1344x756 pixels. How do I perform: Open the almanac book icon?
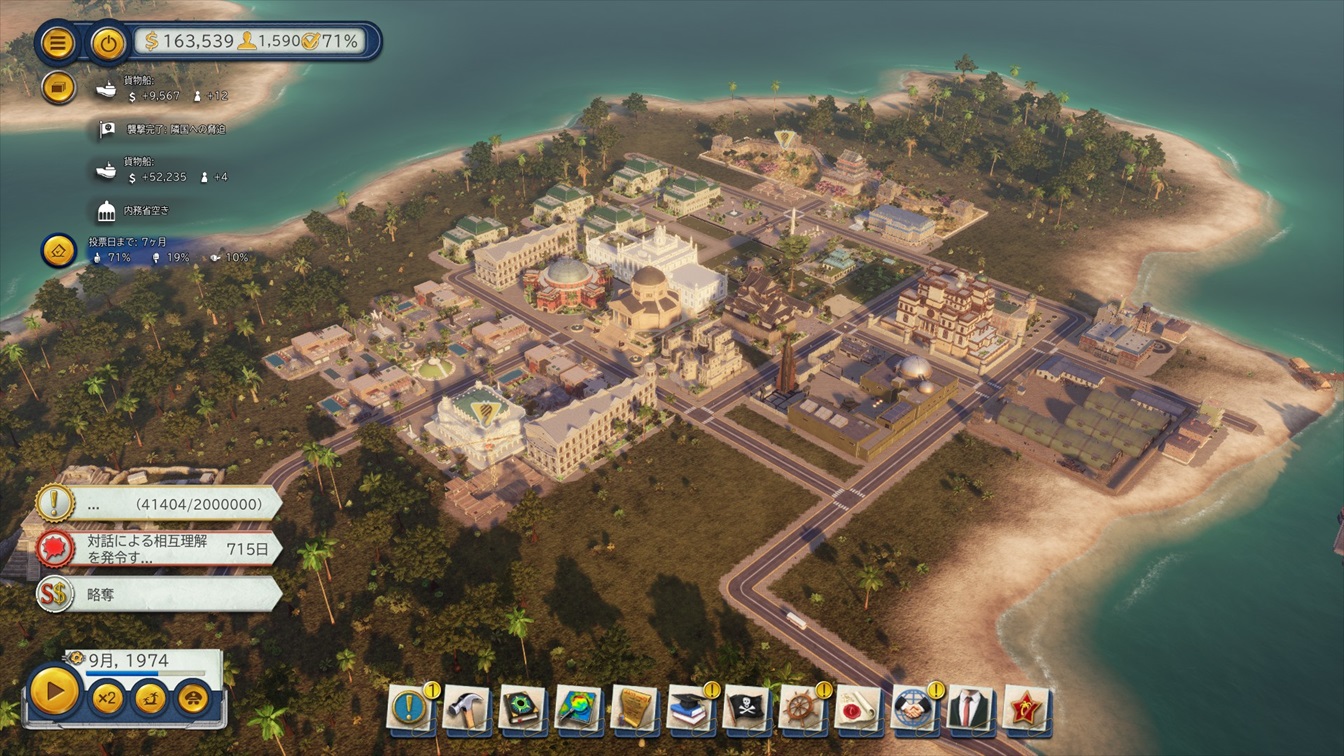(522, 708)
